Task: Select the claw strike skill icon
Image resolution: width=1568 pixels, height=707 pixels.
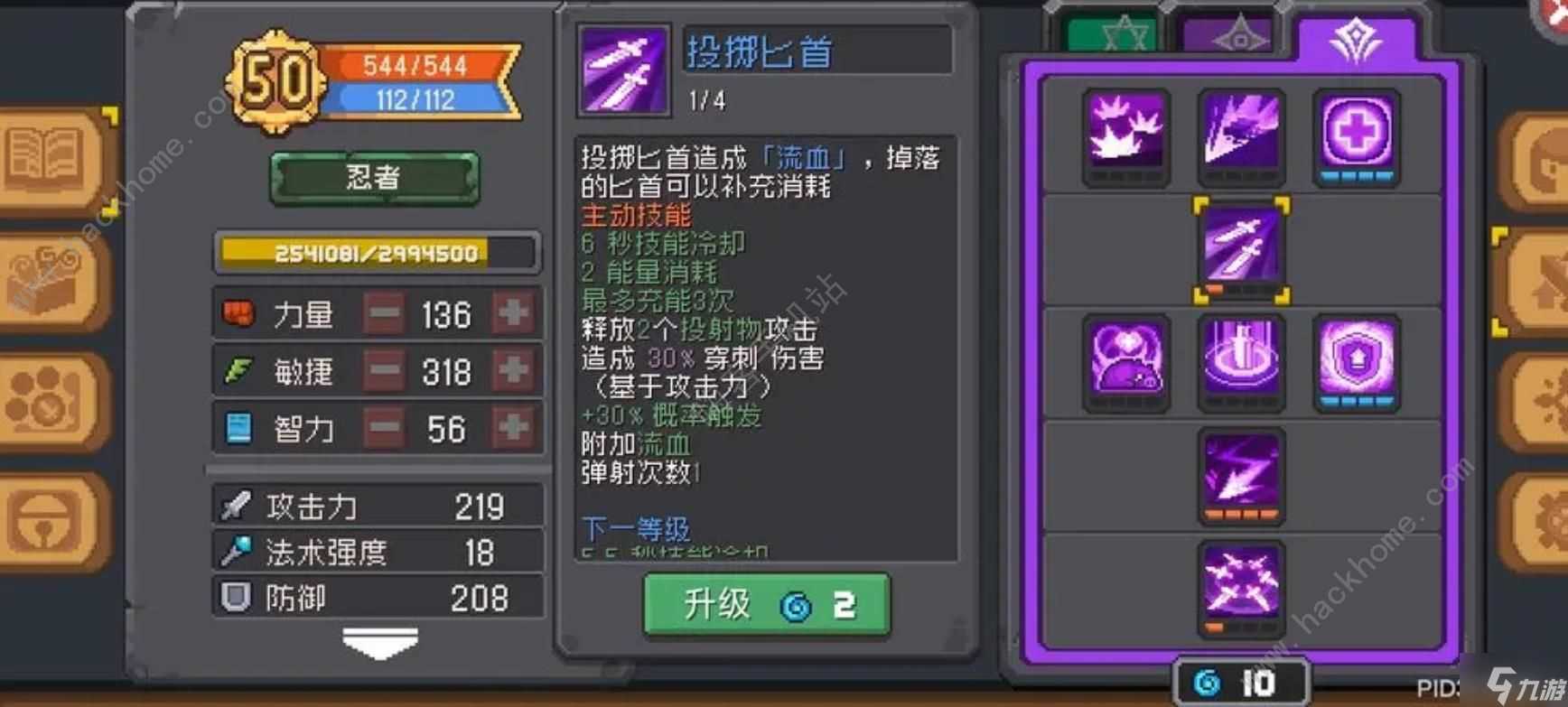Action: point(1125,135)
